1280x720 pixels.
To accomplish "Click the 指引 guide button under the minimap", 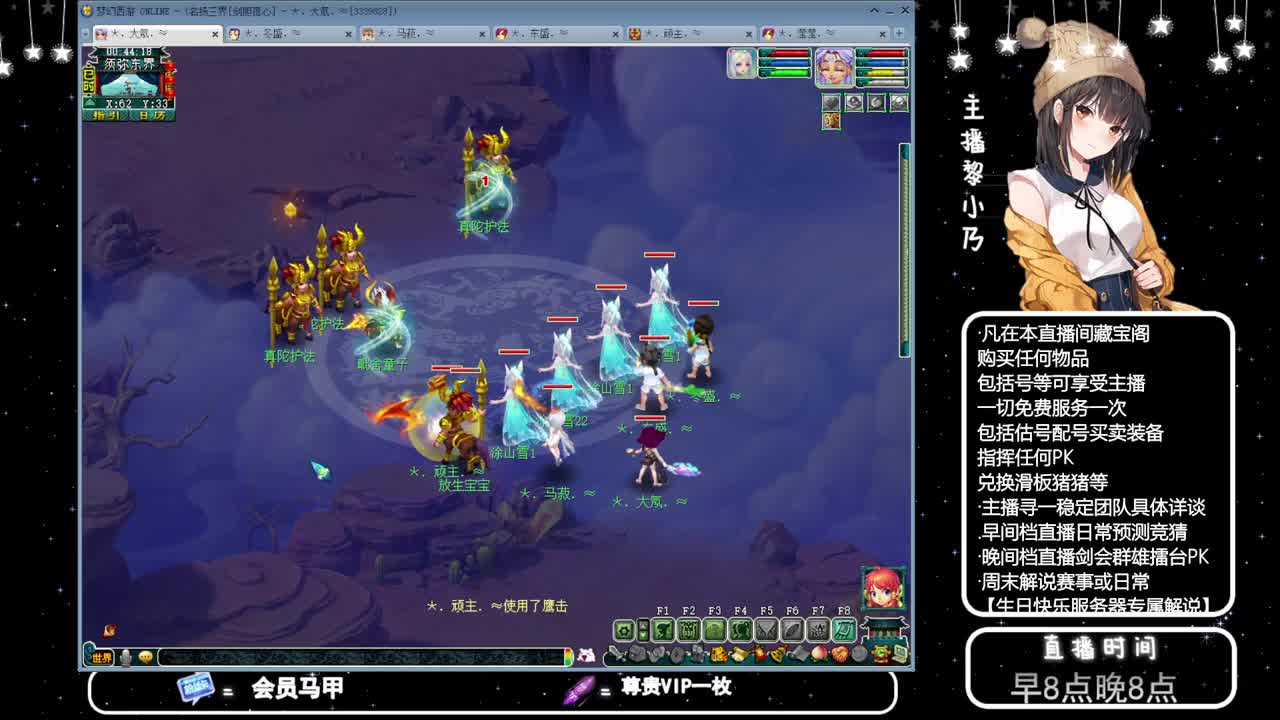I will (x=106, y=115).
